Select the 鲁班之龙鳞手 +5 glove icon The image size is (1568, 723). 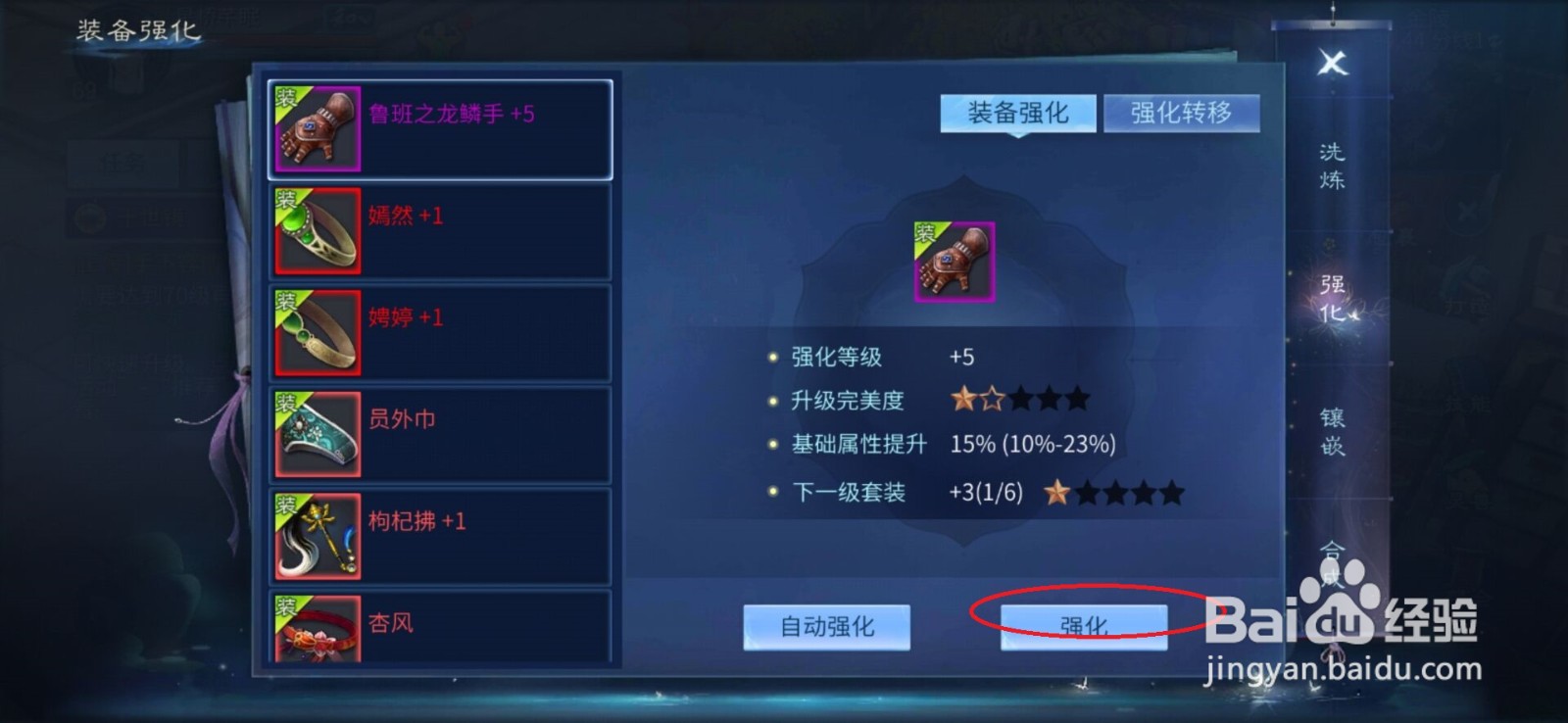point(318,128)
